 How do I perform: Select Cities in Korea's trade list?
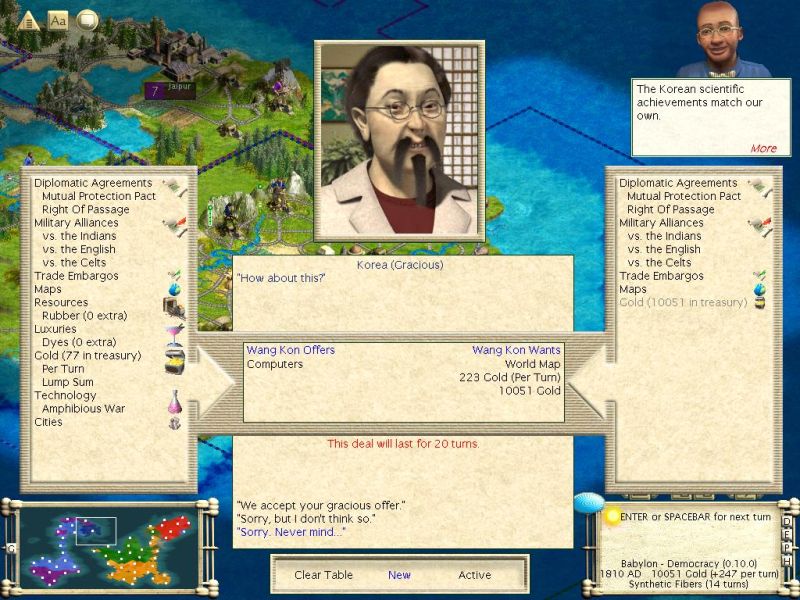pos(48,422)
